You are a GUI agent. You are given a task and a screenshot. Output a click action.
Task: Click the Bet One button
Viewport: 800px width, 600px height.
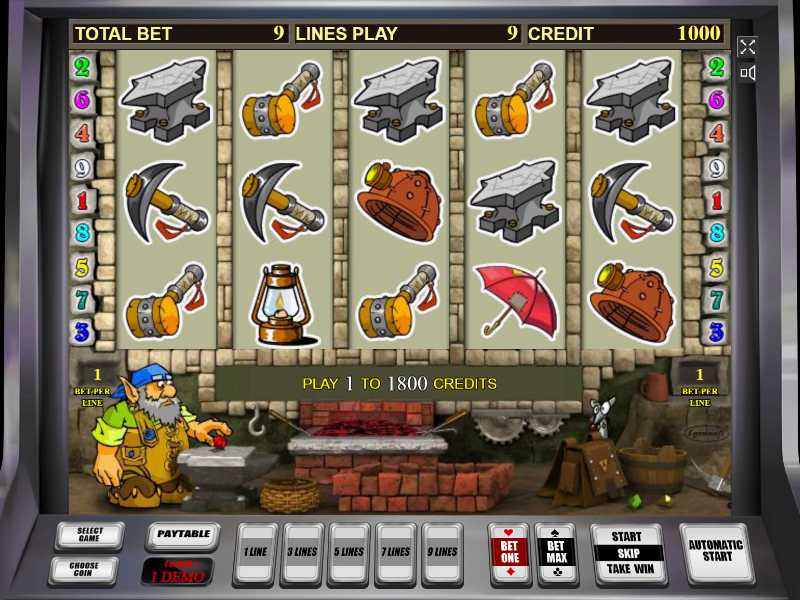click(509, 552)
